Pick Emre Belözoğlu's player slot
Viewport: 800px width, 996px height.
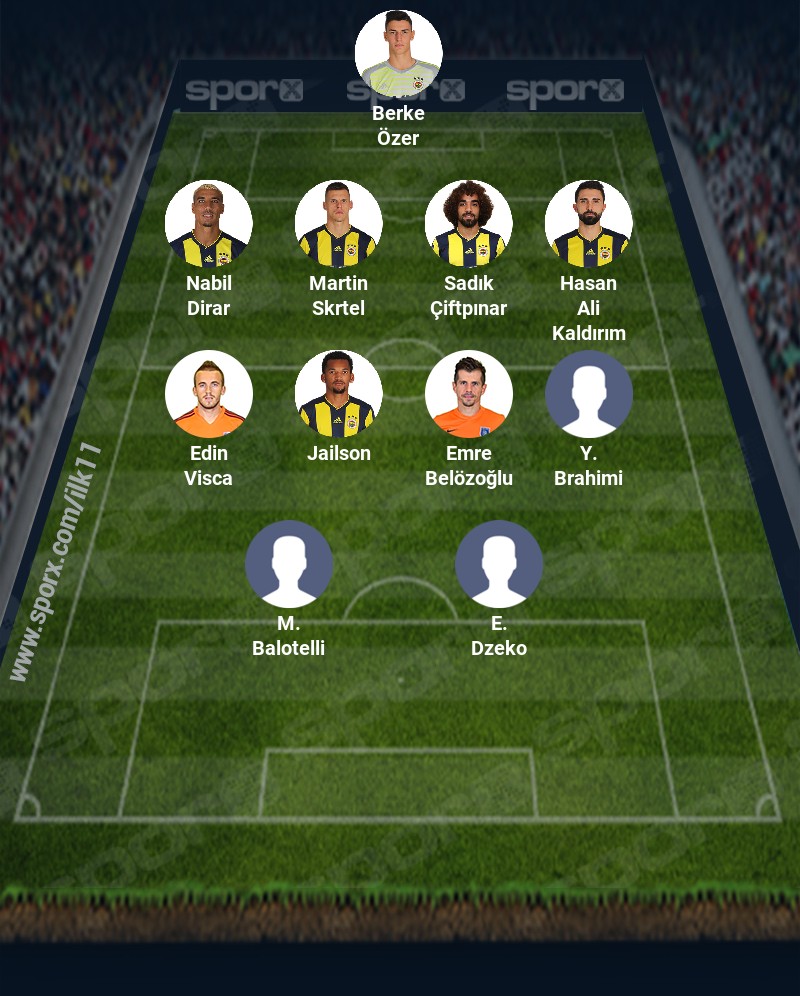[468, 394]
